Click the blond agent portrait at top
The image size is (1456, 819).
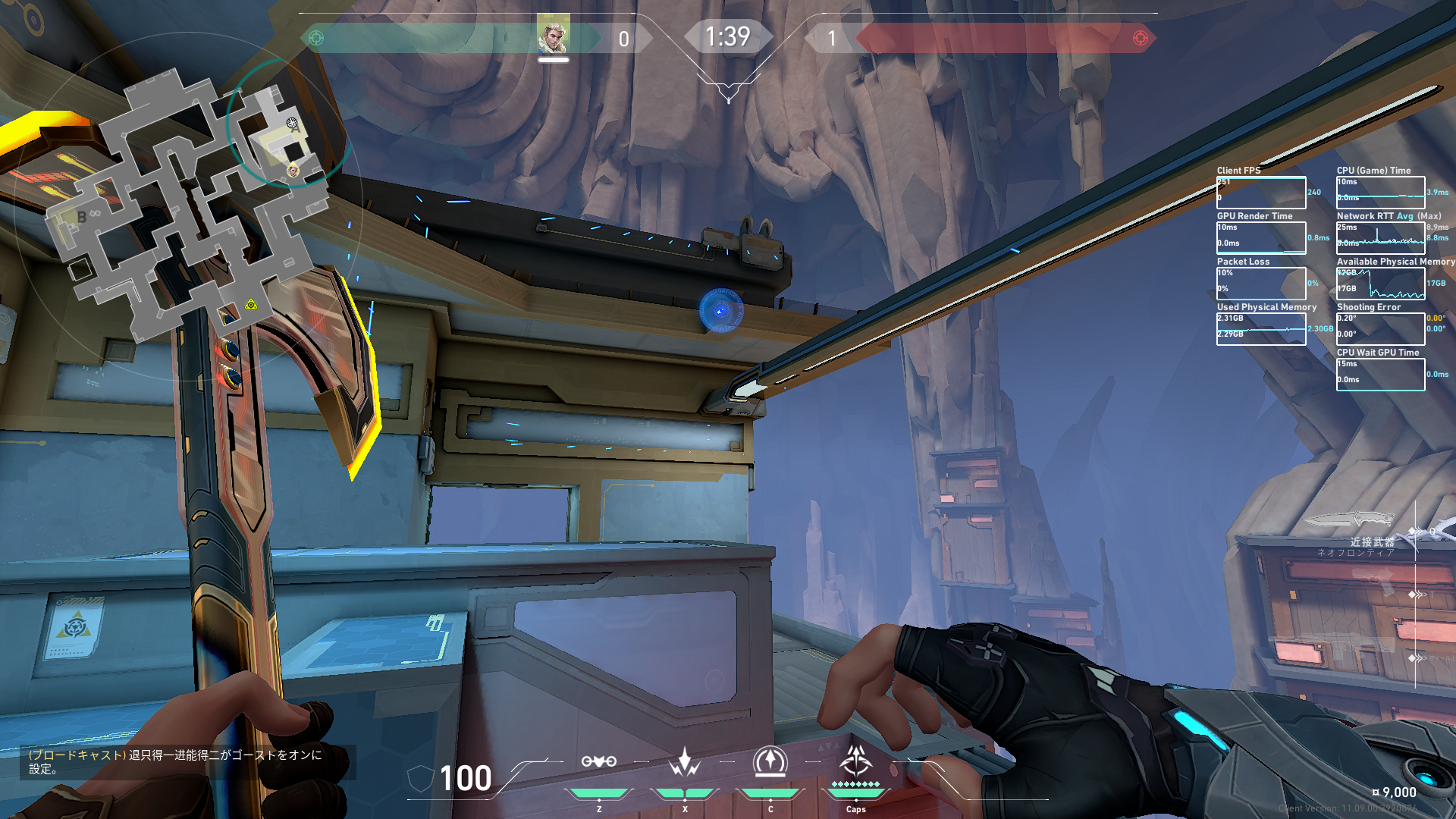click(x=553, y=36)
